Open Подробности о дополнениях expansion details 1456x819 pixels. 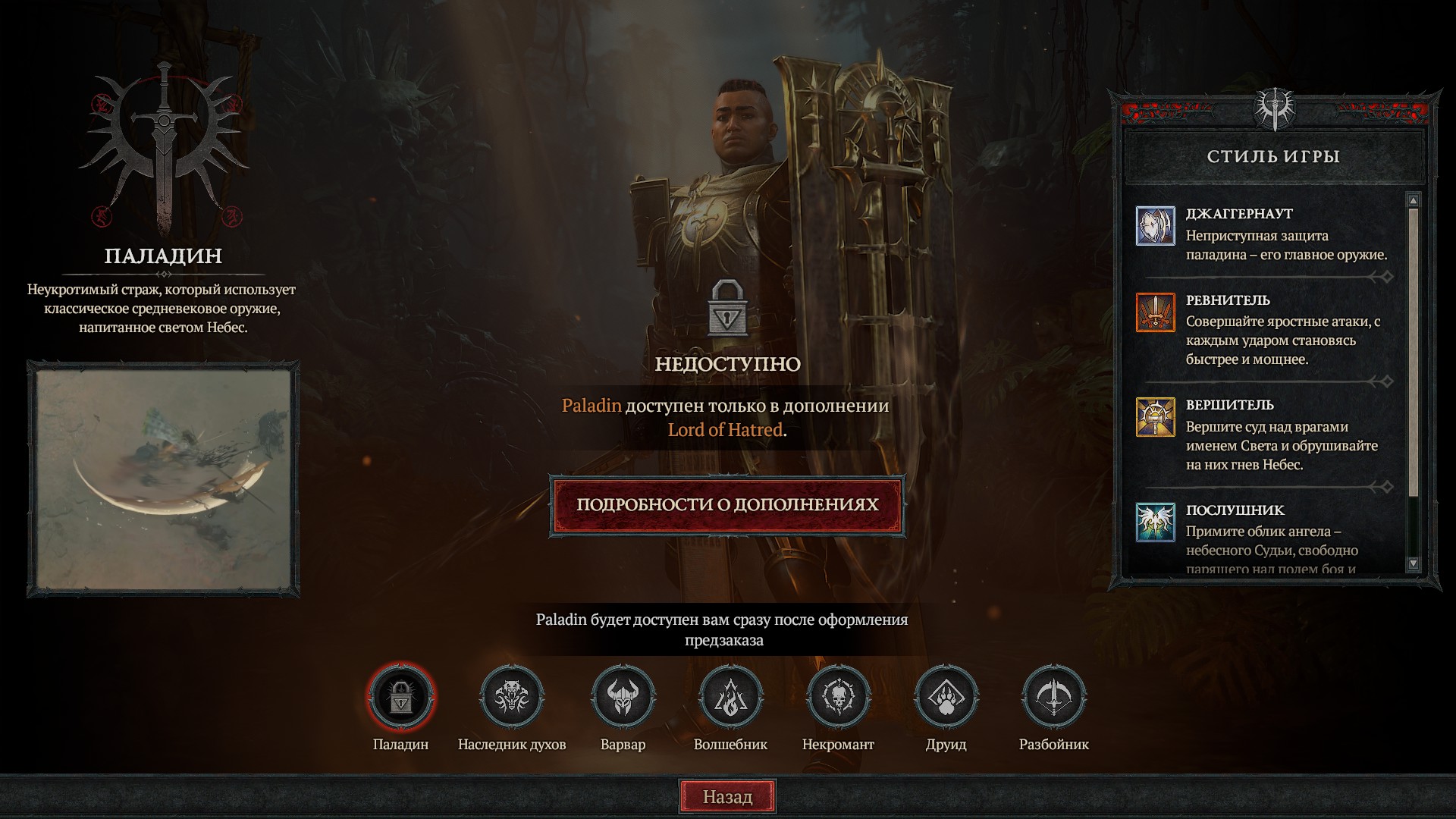(727, 505)
